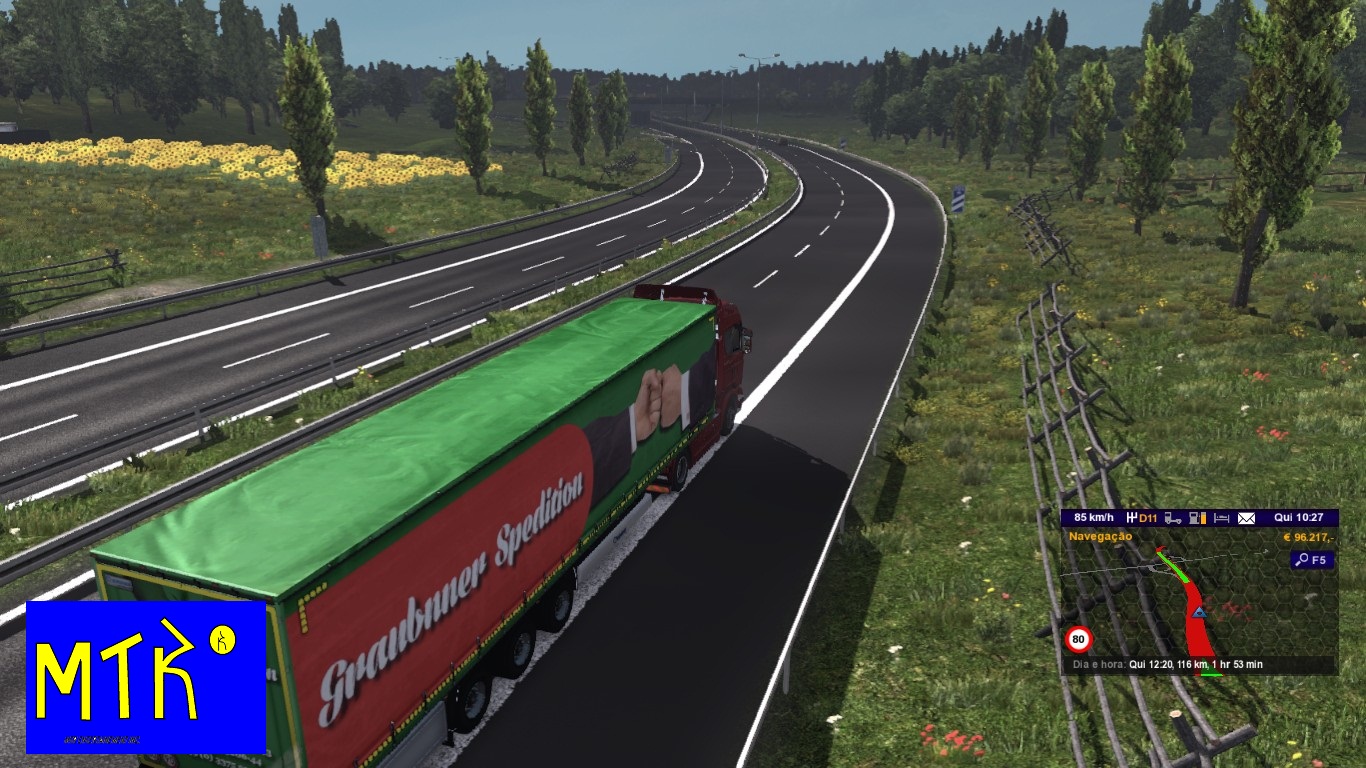Switch to the Navegação tab

click(1102, 536)
